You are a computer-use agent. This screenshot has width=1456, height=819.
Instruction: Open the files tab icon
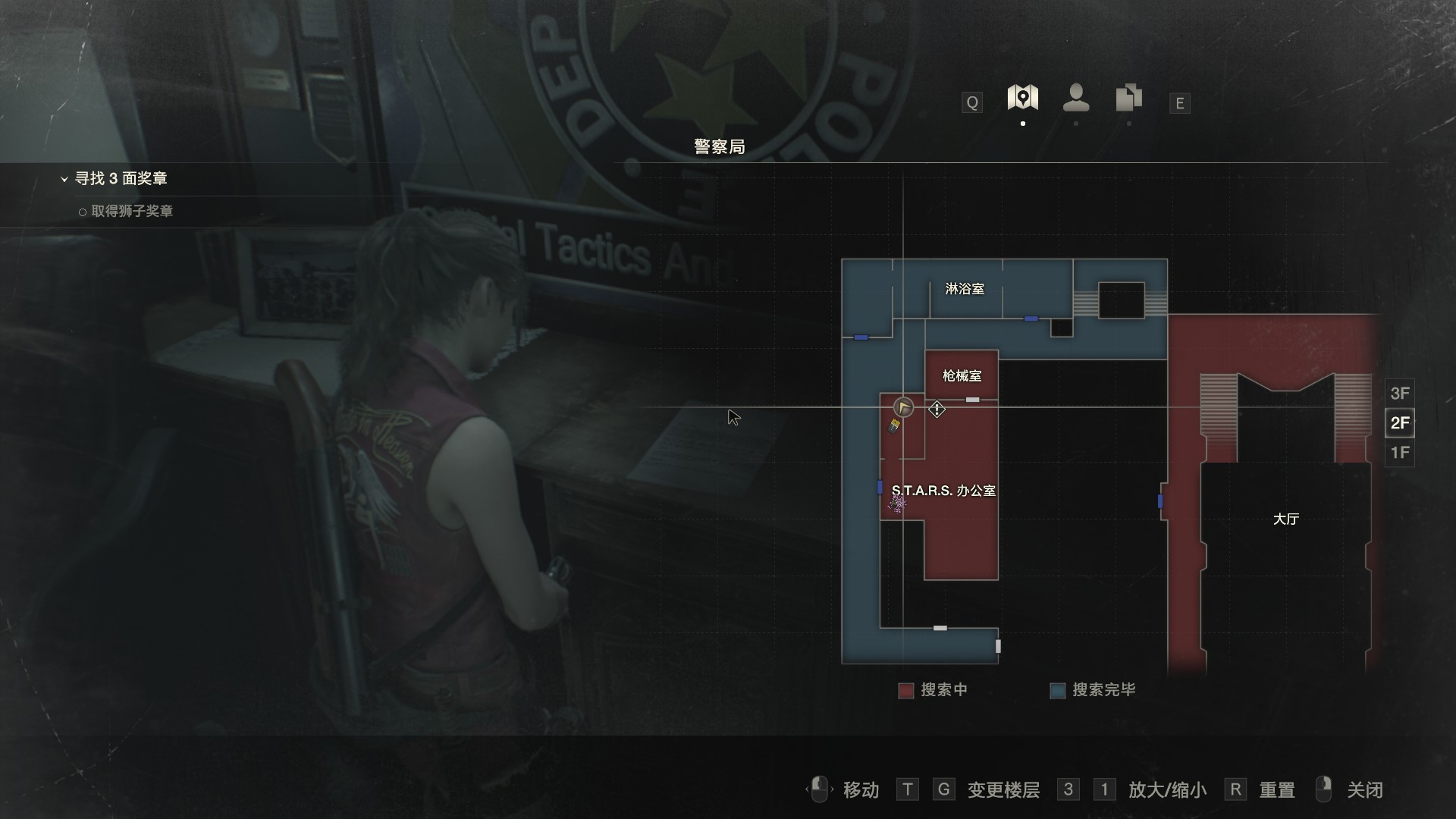(1128, 99)
